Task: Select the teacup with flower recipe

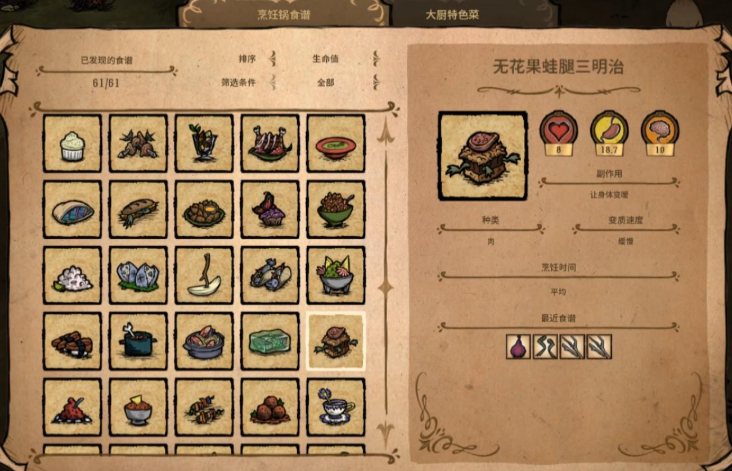Action: pyautogui.click(x=336, y=407)
